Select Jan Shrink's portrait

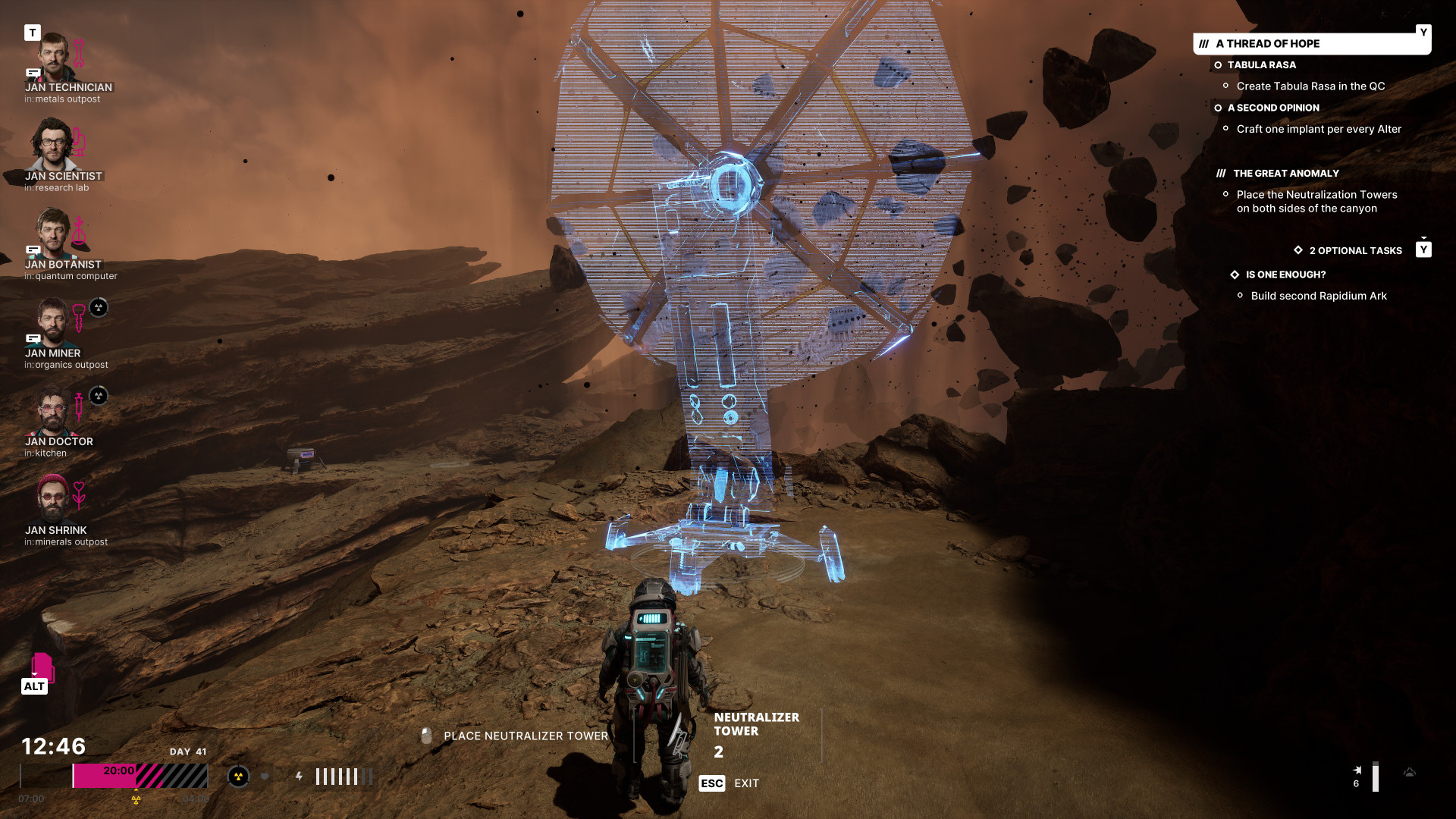tap(52, 498)
